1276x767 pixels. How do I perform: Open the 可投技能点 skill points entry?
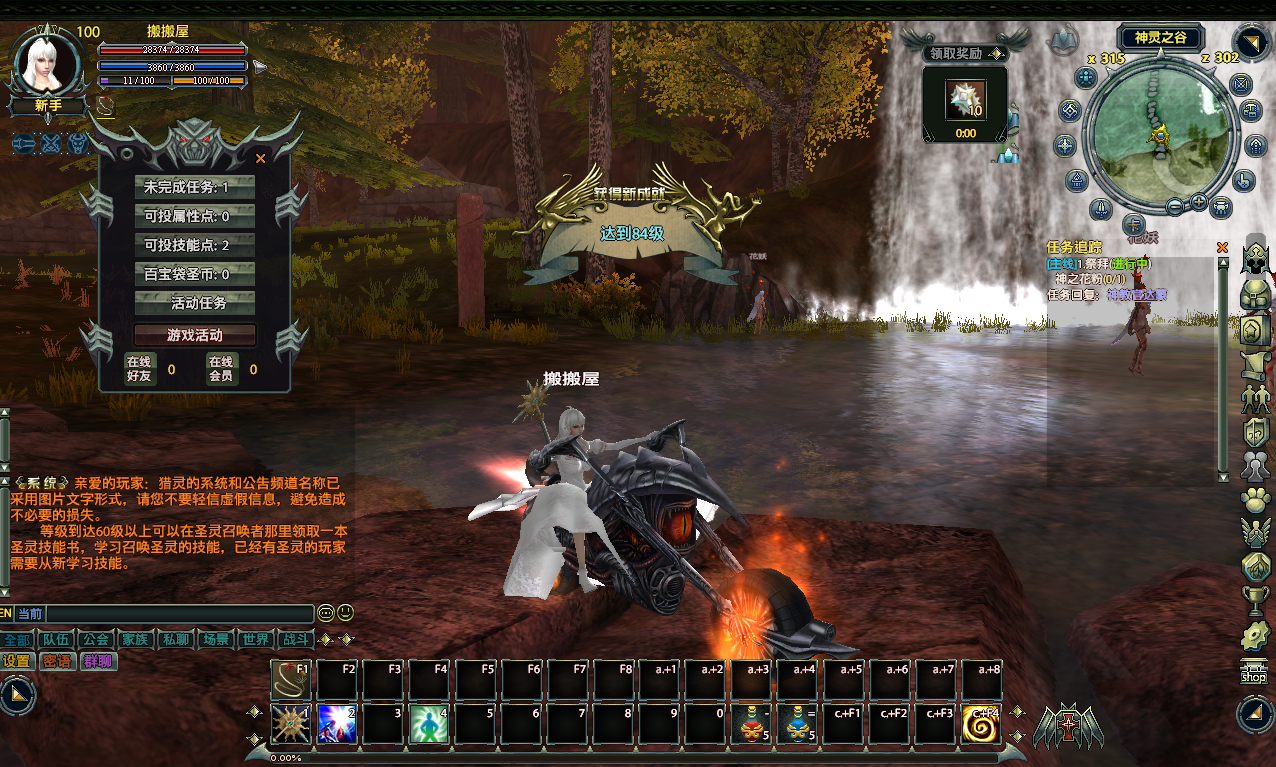tap(195, 245)
